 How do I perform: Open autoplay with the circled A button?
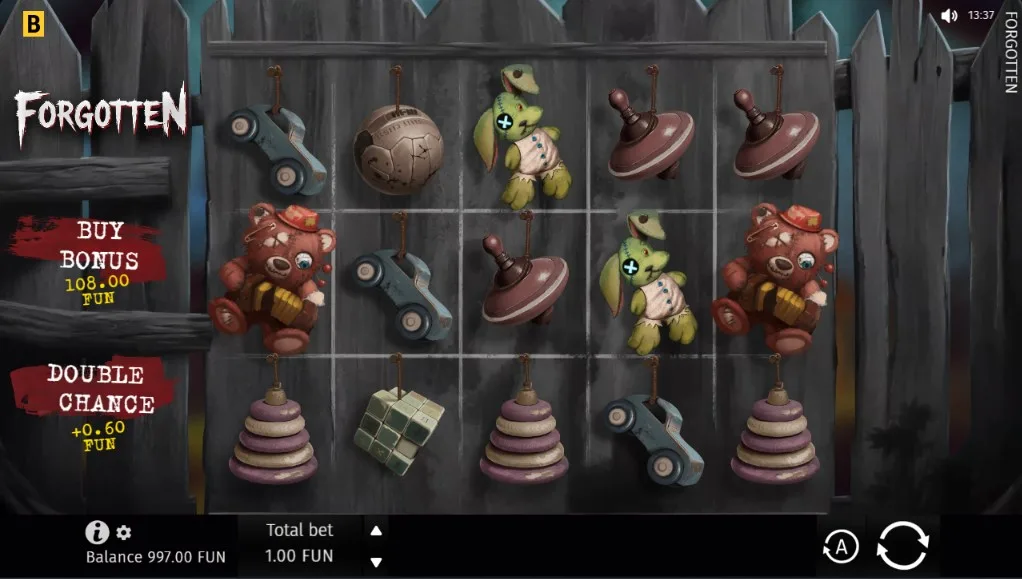(841, 546)
